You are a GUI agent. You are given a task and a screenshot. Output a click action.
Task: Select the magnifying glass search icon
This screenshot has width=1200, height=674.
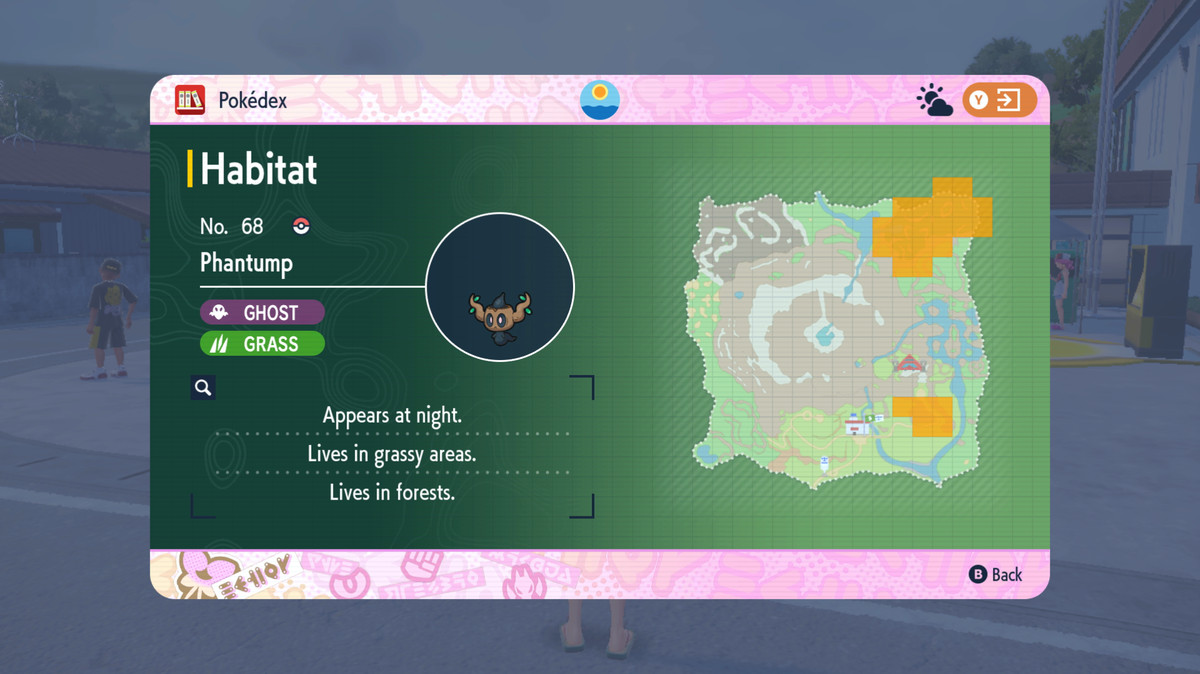click(203, 388)
